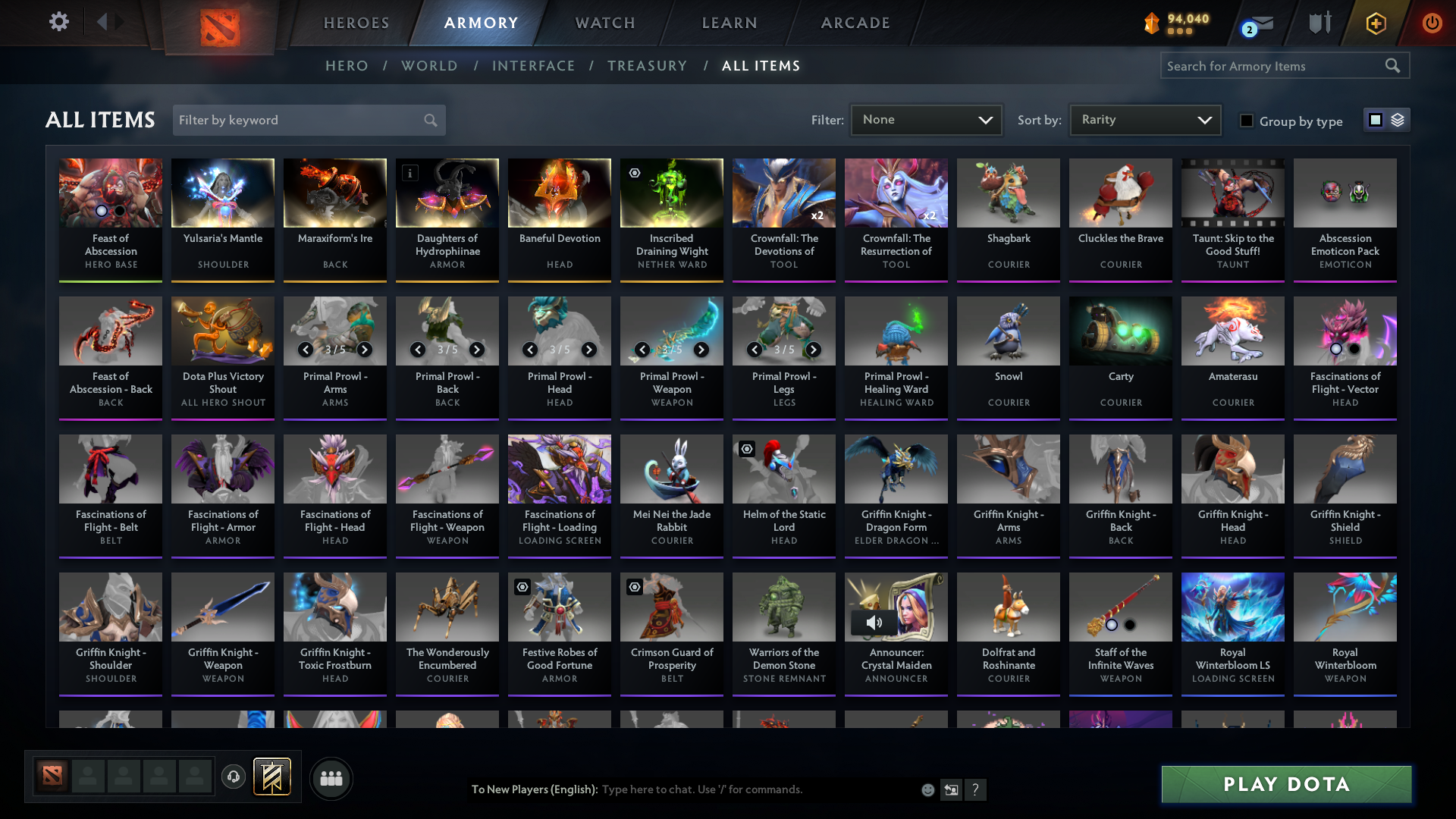Image resolution: width=1456 pixels, height=819 pixels.
Task: Click the power/exit Dota icon
Action: (1432, 23)
